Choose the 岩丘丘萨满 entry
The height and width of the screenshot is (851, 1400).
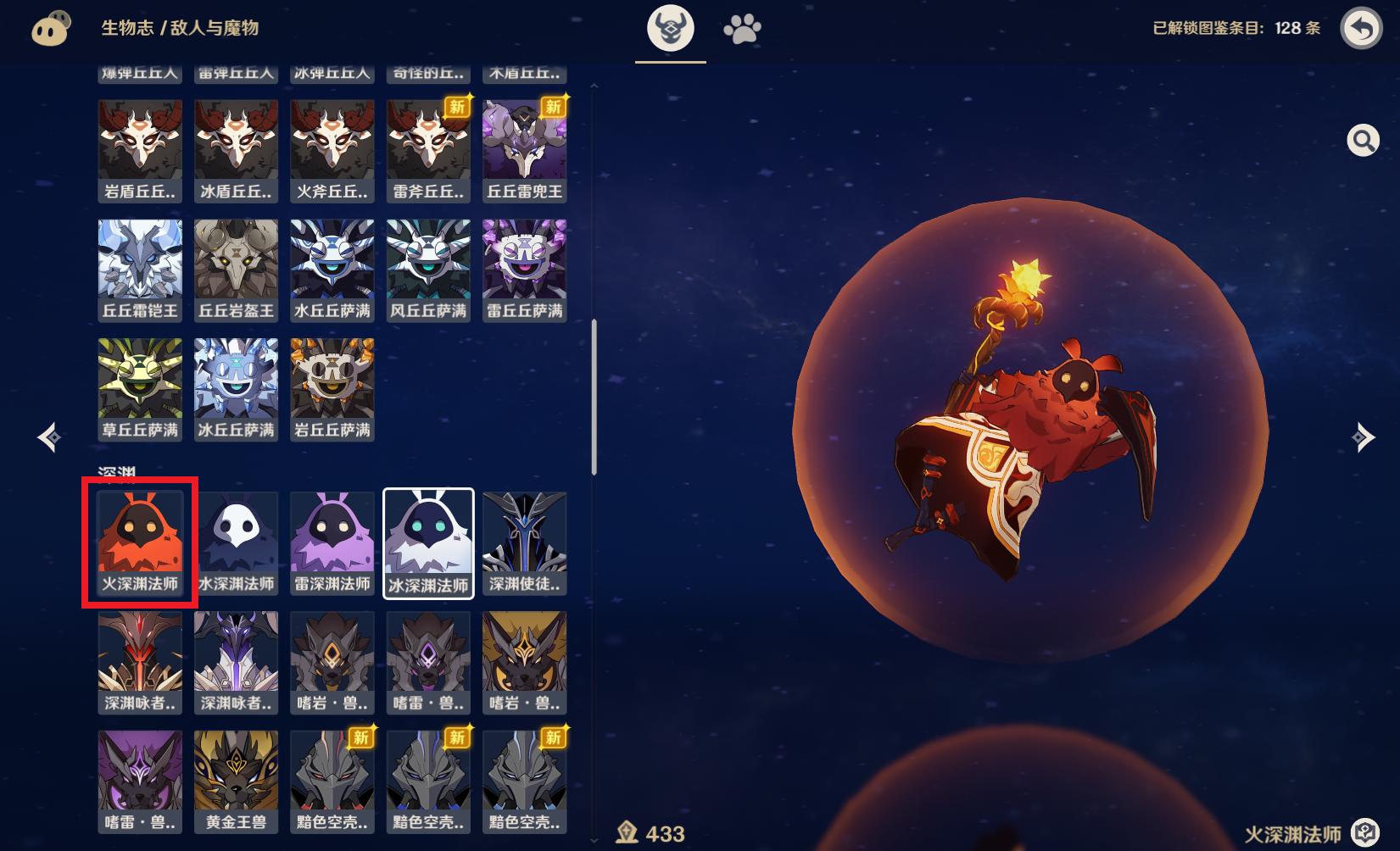pyautogui.click(x=332, y=390)
